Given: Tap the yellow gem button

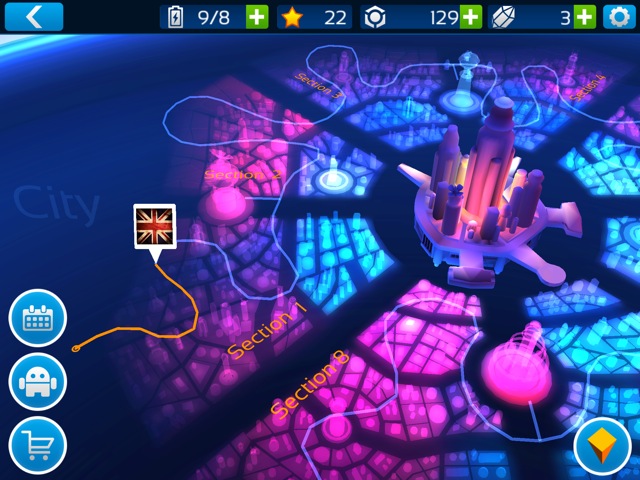Looking at the screenshot, I should [603, 444].
